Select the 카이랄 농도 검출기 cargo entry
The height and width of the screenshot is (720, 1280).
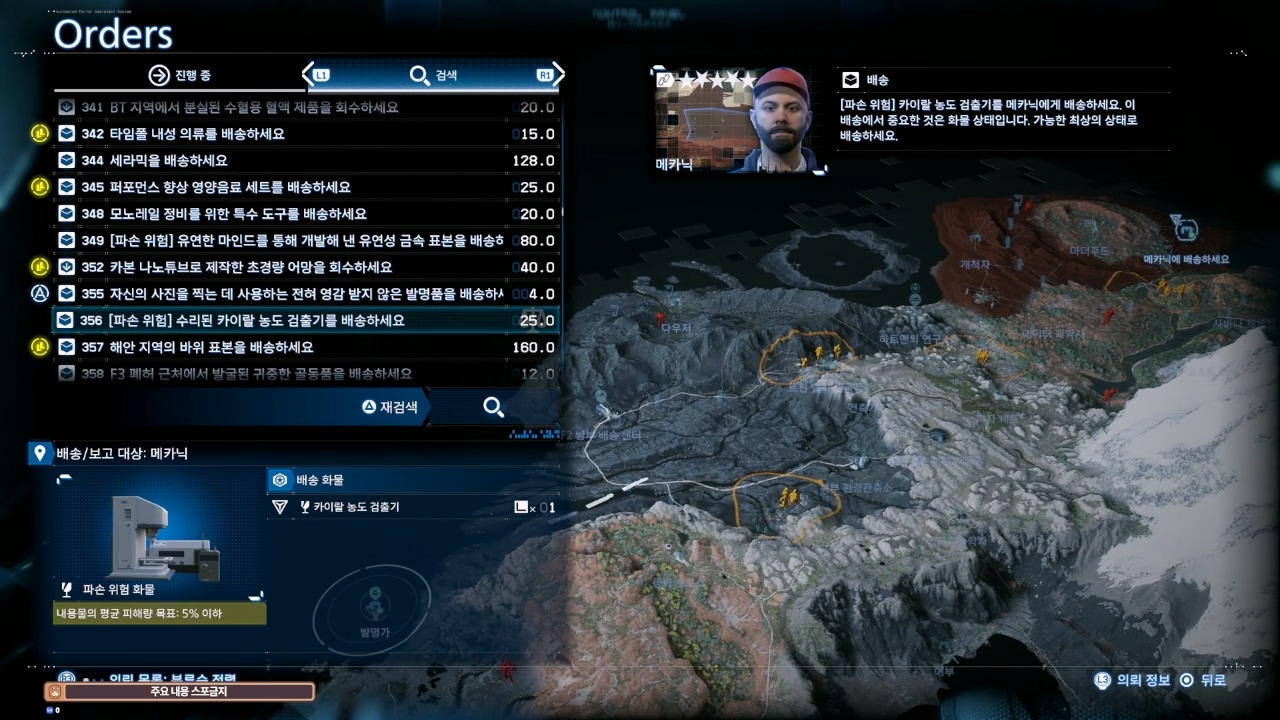[410, 507]
